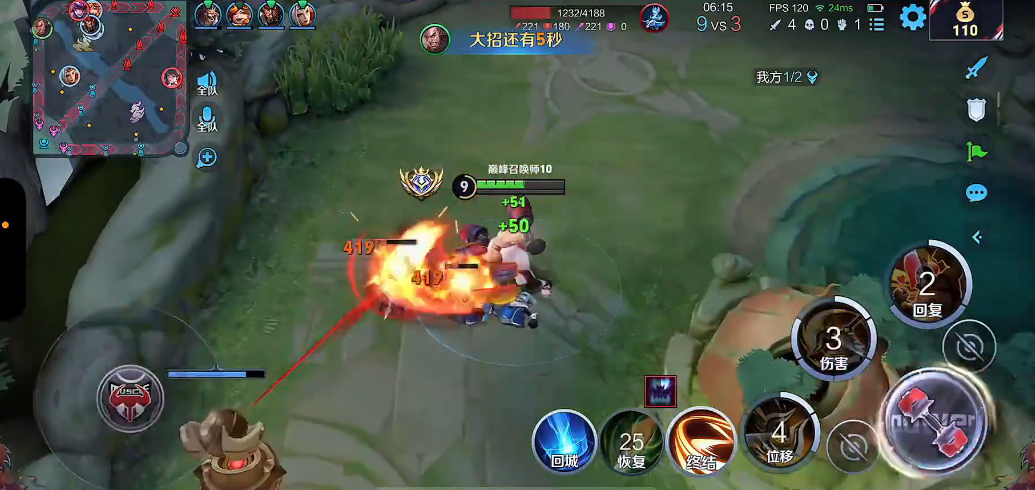Send the sword attack signal
The width and height of the screenshot is (1035, 490).
(977, 69)
